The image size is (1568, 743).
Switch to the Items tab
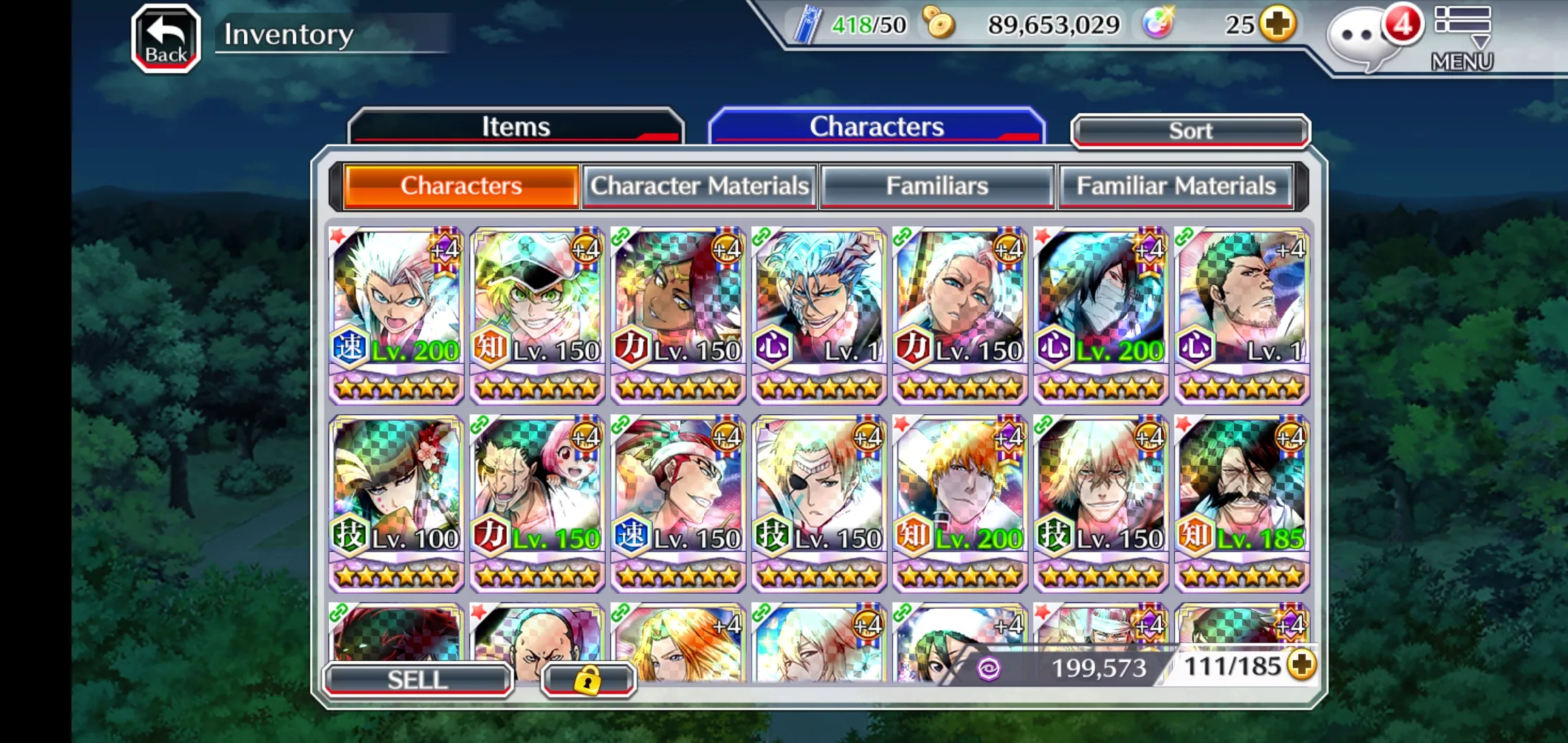(516, 127)
